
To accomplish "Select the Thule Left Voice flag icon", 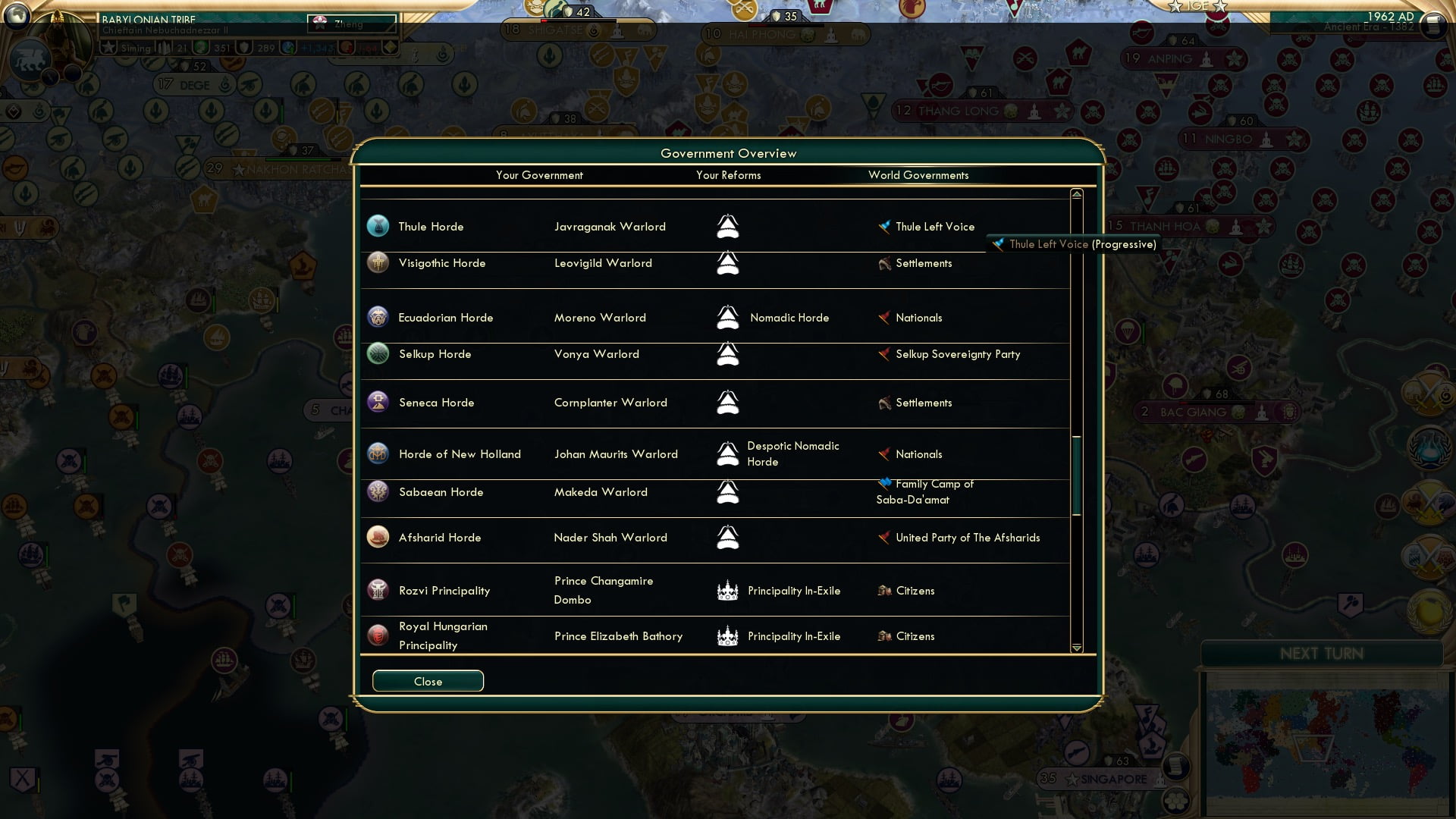I will (882, 225).
